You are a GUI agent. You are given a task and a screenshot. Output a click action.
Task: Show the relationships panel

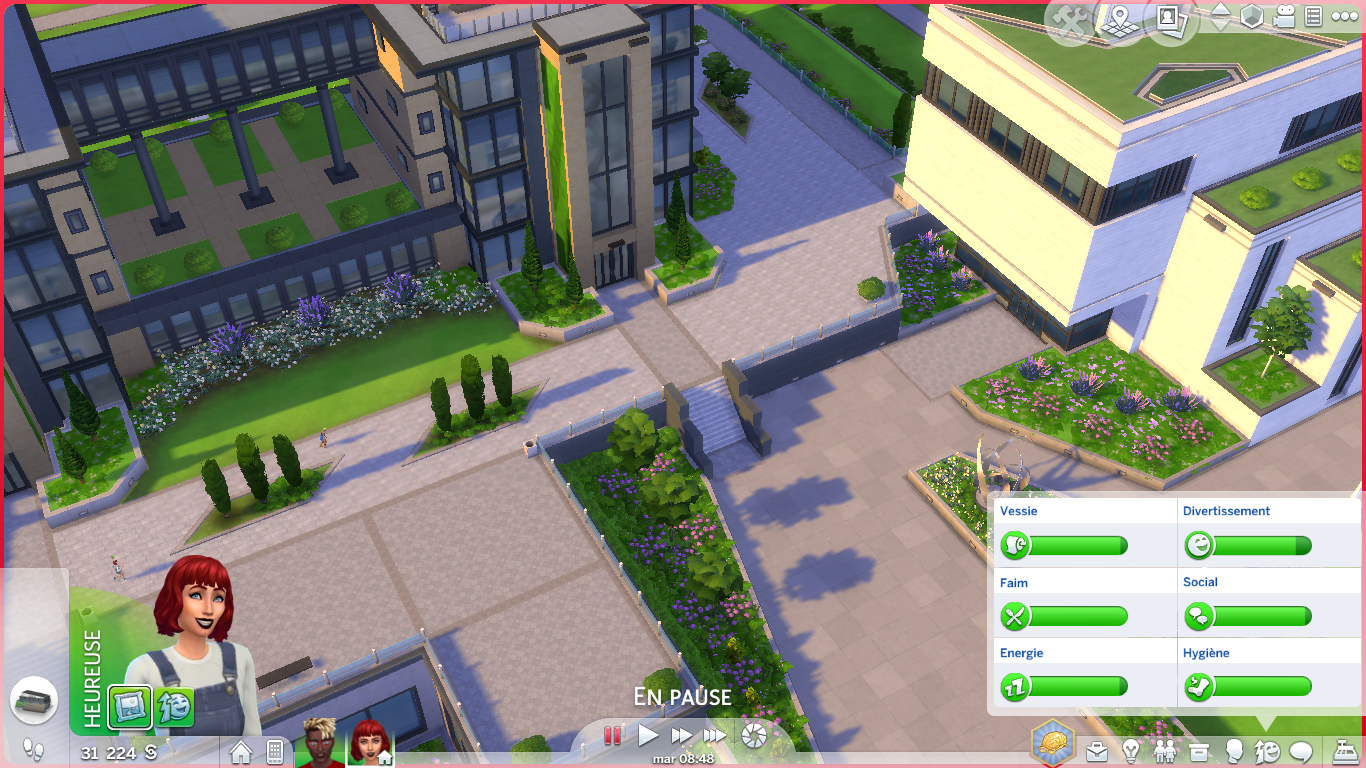point(1165,751)
